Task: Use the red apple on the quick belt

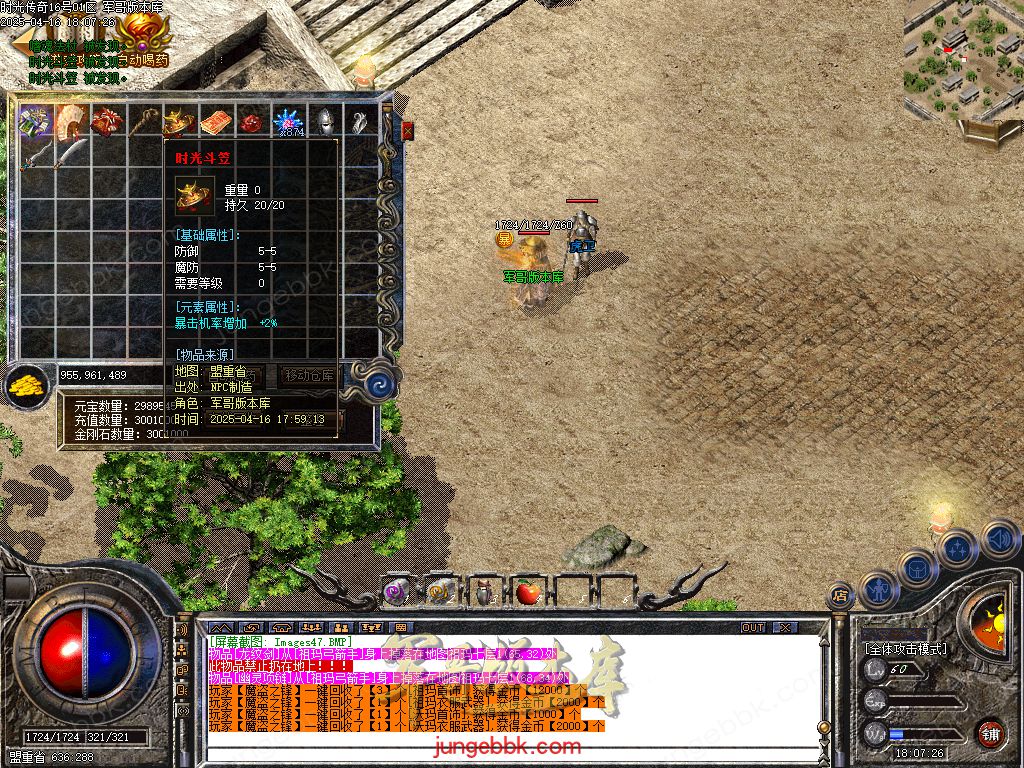Action: coord(527,593)
